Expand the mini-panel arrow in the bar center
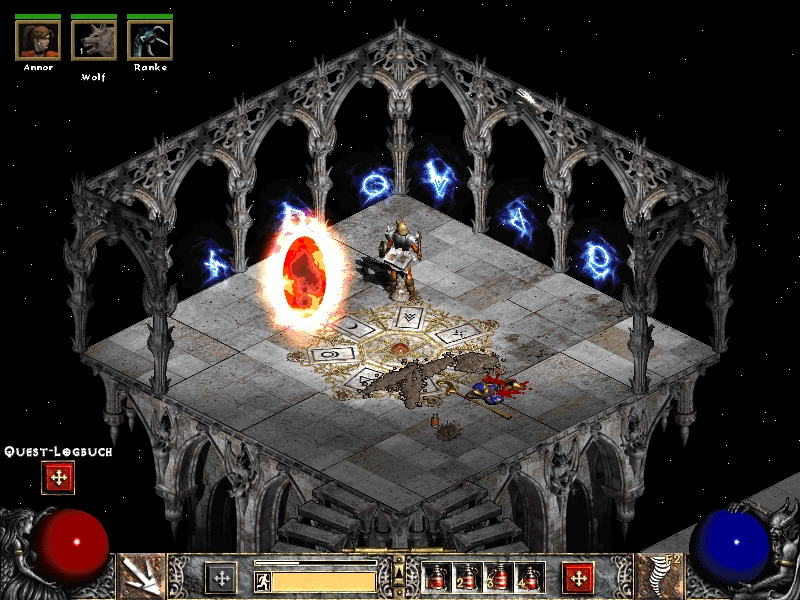800x600 pixels. point(399,573)
